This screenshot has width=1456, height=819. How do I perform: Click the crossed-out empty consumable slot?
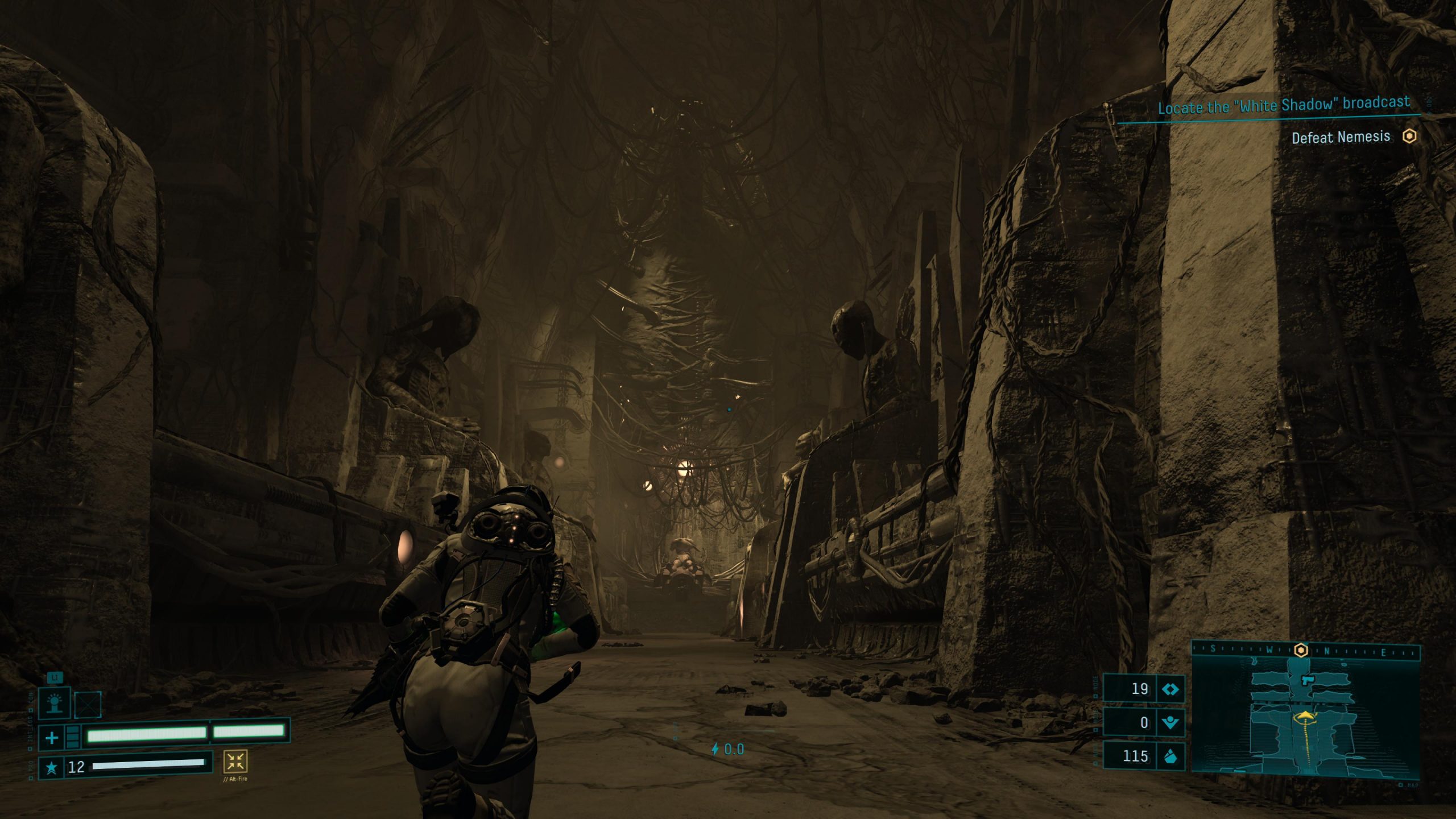coord(88,705)
